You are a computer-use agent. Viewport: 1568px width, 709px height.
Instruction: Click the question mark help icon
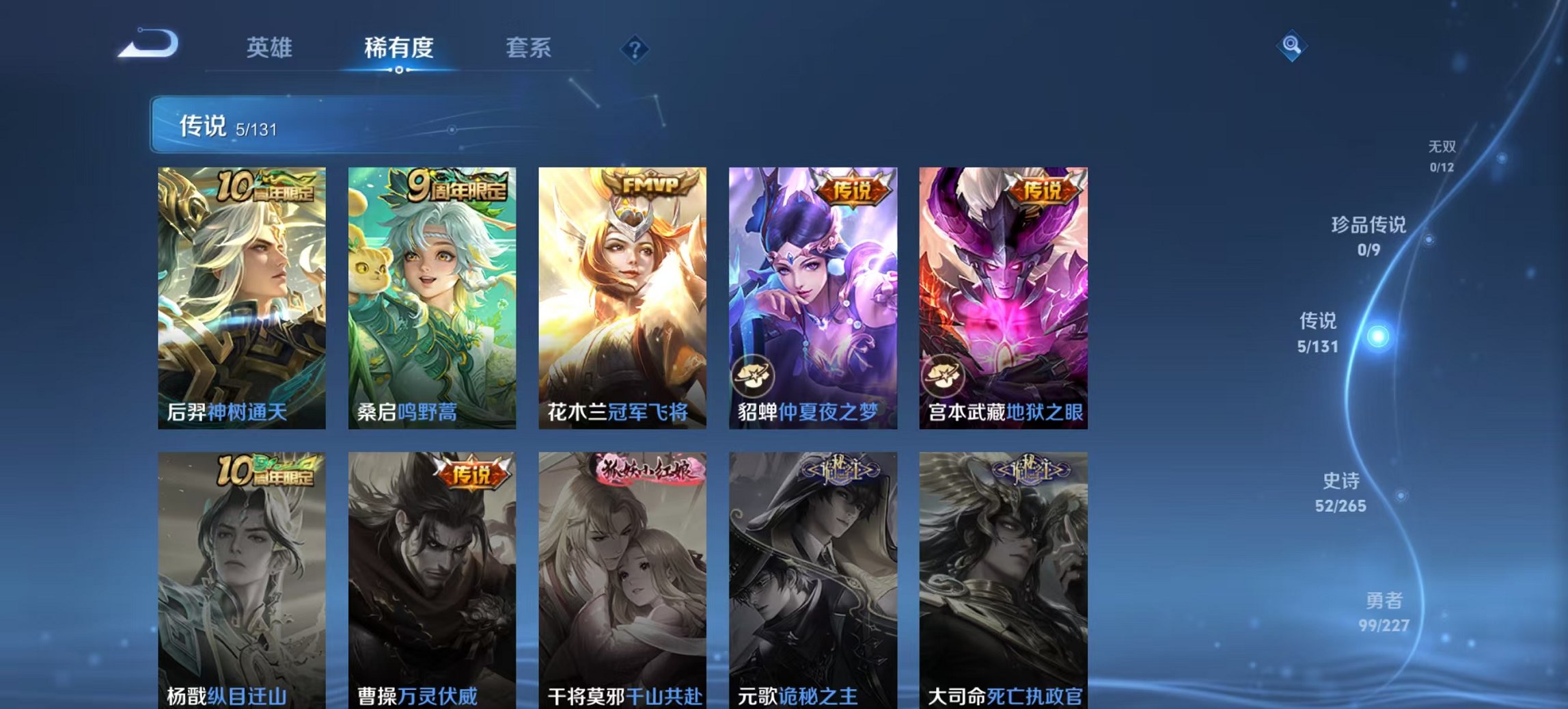[634, 48]
